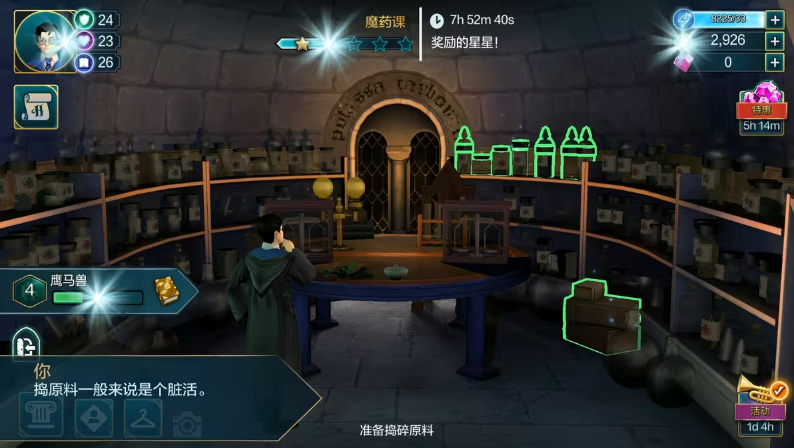794x448 pixels.
Task: Add more energy with the plus button
Action: tap(775, 19)
